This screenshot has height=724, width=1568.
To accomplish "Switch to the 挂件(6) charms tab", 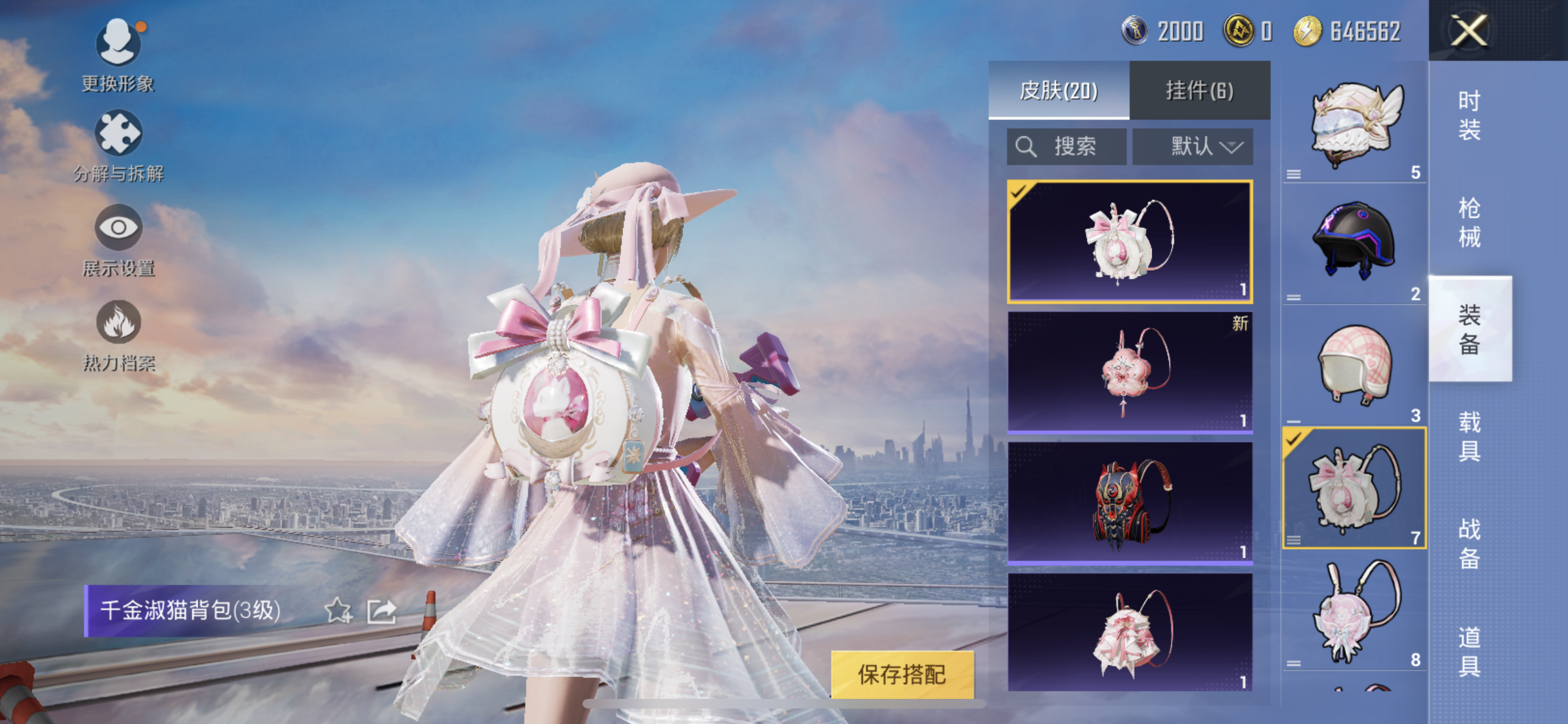I will tap(1200, 90).
